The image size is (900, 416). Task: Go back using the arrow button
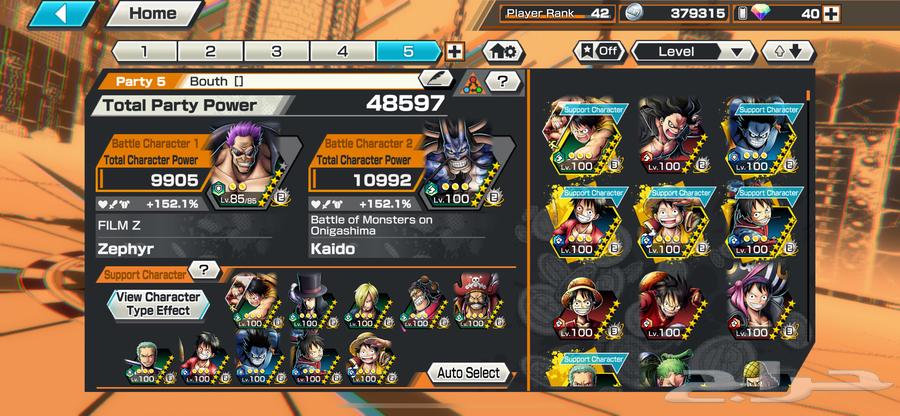tap(60, 15)
